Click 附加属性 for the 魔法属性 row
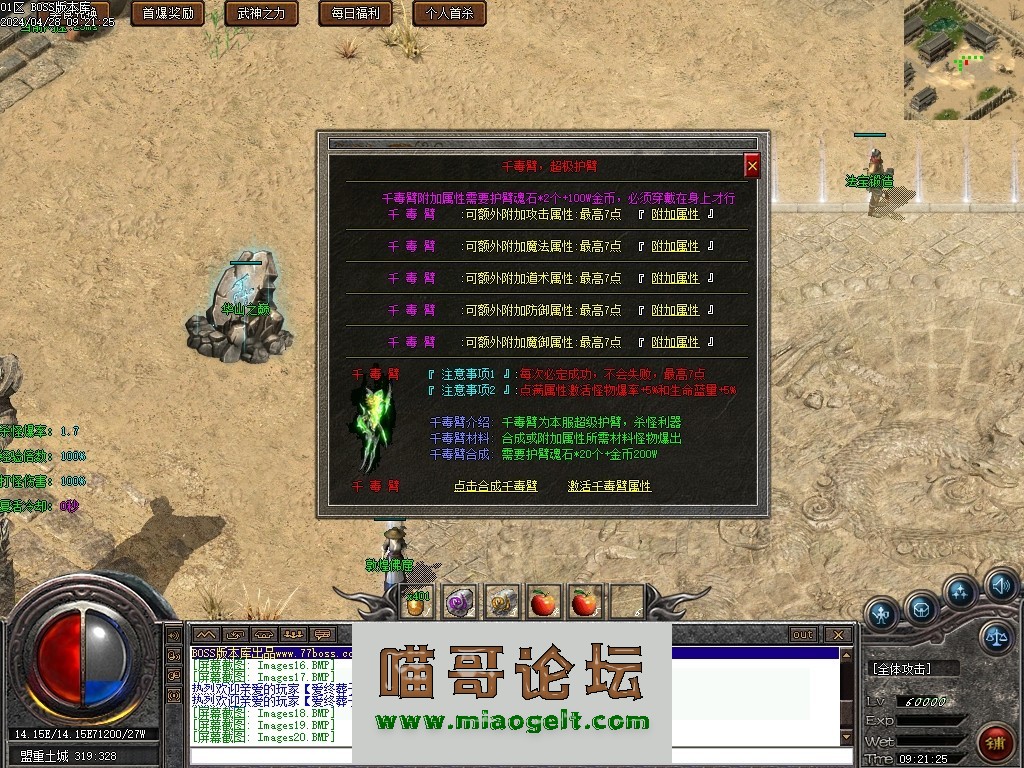Viewport: 1024px width, 768px height. click(675, 246)
